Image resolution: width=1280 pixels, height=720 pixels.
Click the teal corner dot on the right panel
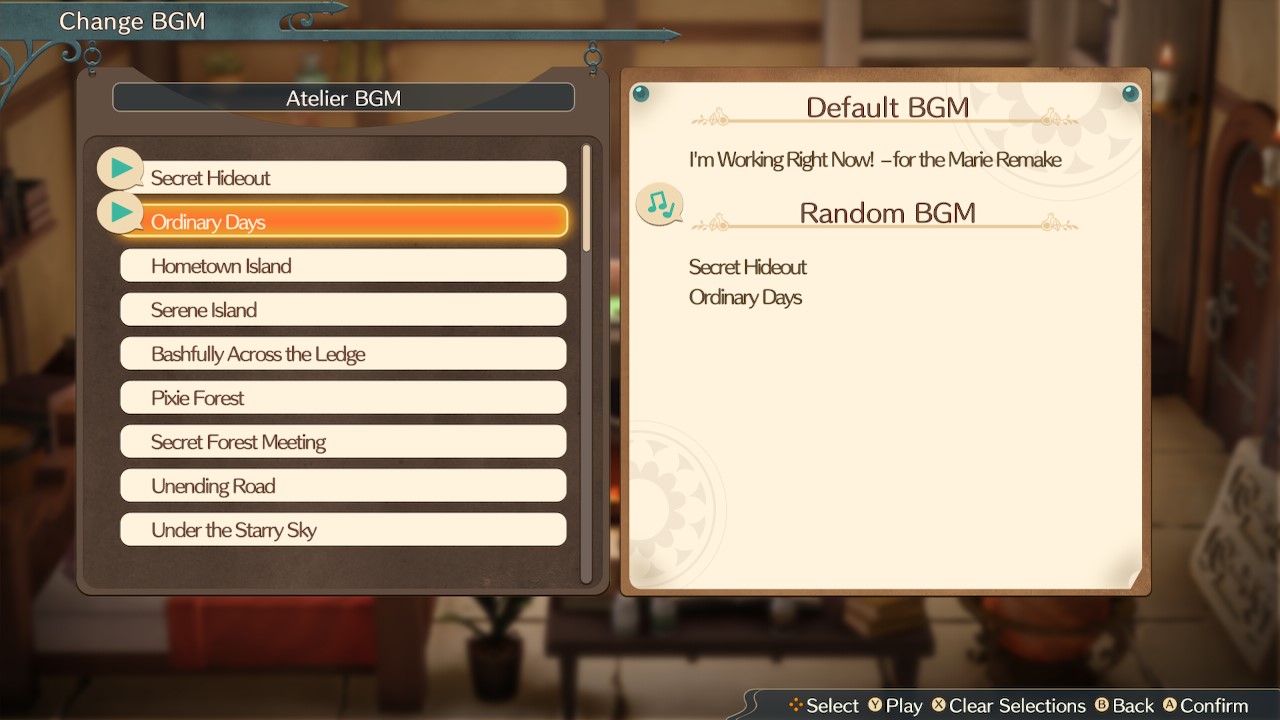[x=1131, y=93]
